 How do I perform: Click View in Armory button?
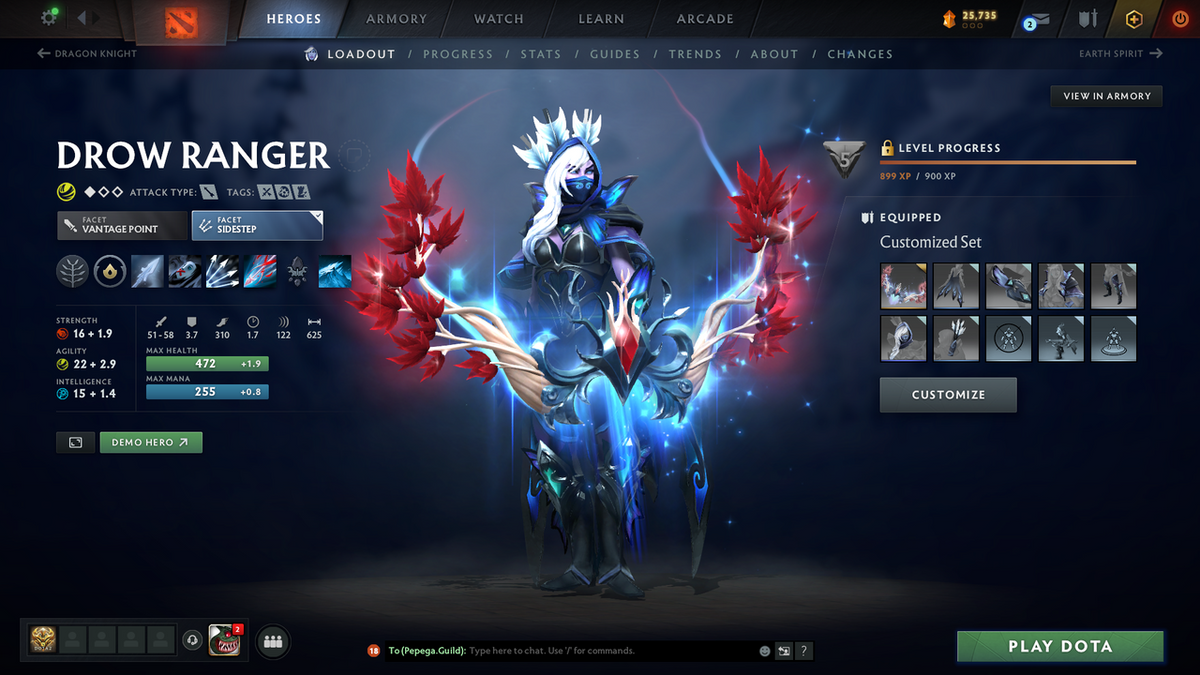pyautogui.click(x=1107, y=96)
